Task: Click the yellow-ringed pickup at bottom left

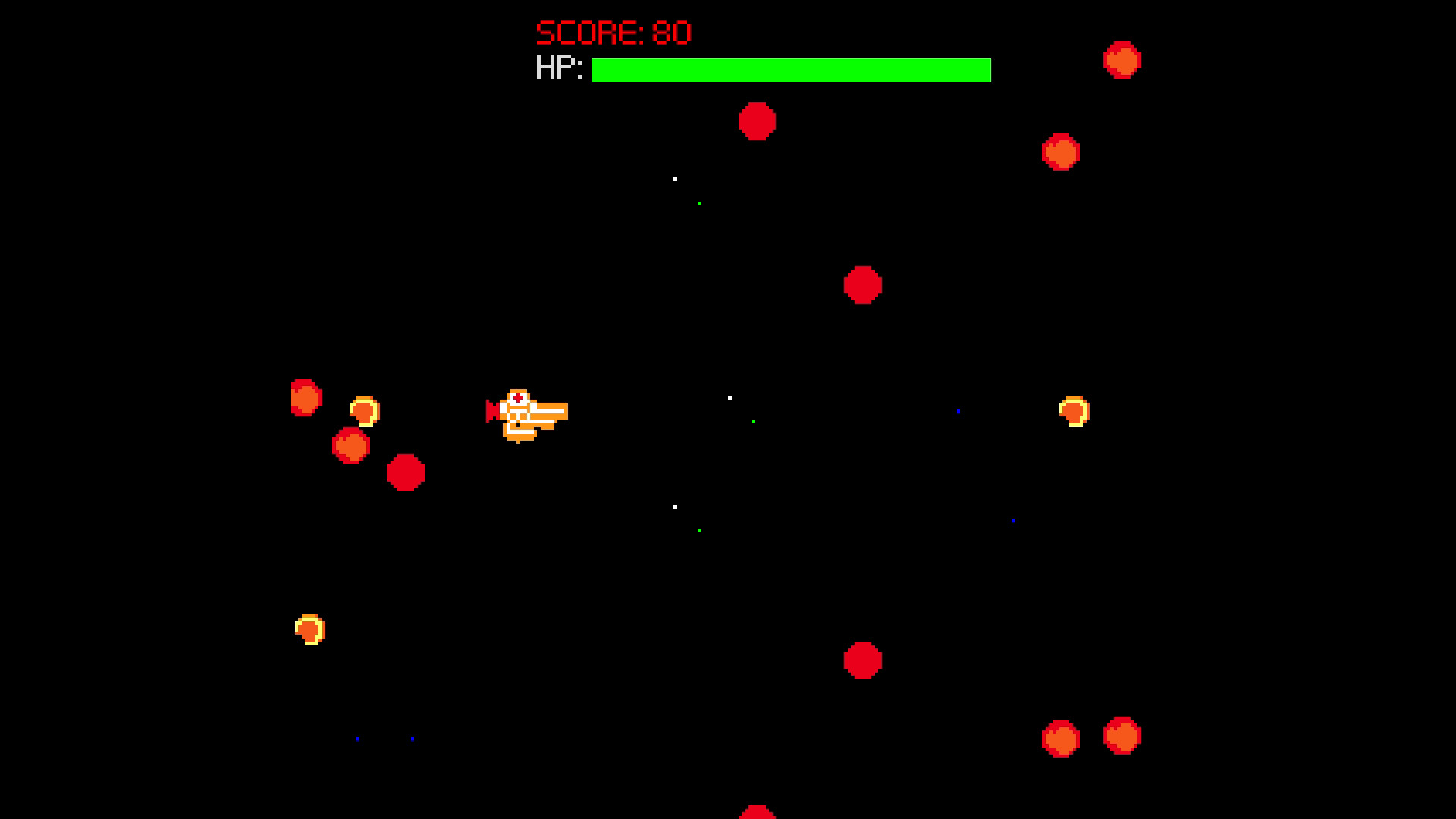Action: pos(311,628)
